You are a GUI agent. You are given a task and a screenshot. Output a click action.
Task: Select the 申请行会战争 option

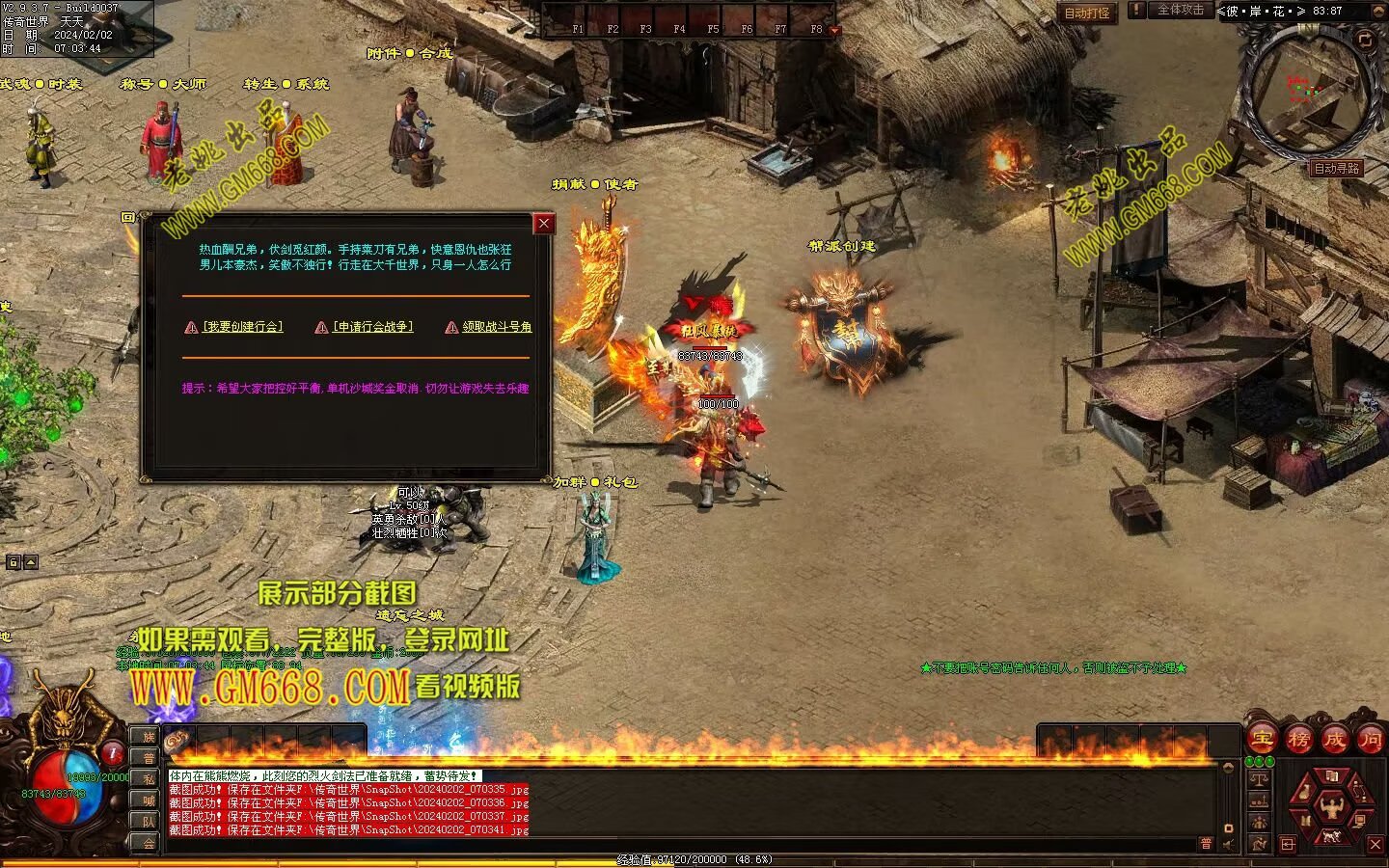click(372, 327)
